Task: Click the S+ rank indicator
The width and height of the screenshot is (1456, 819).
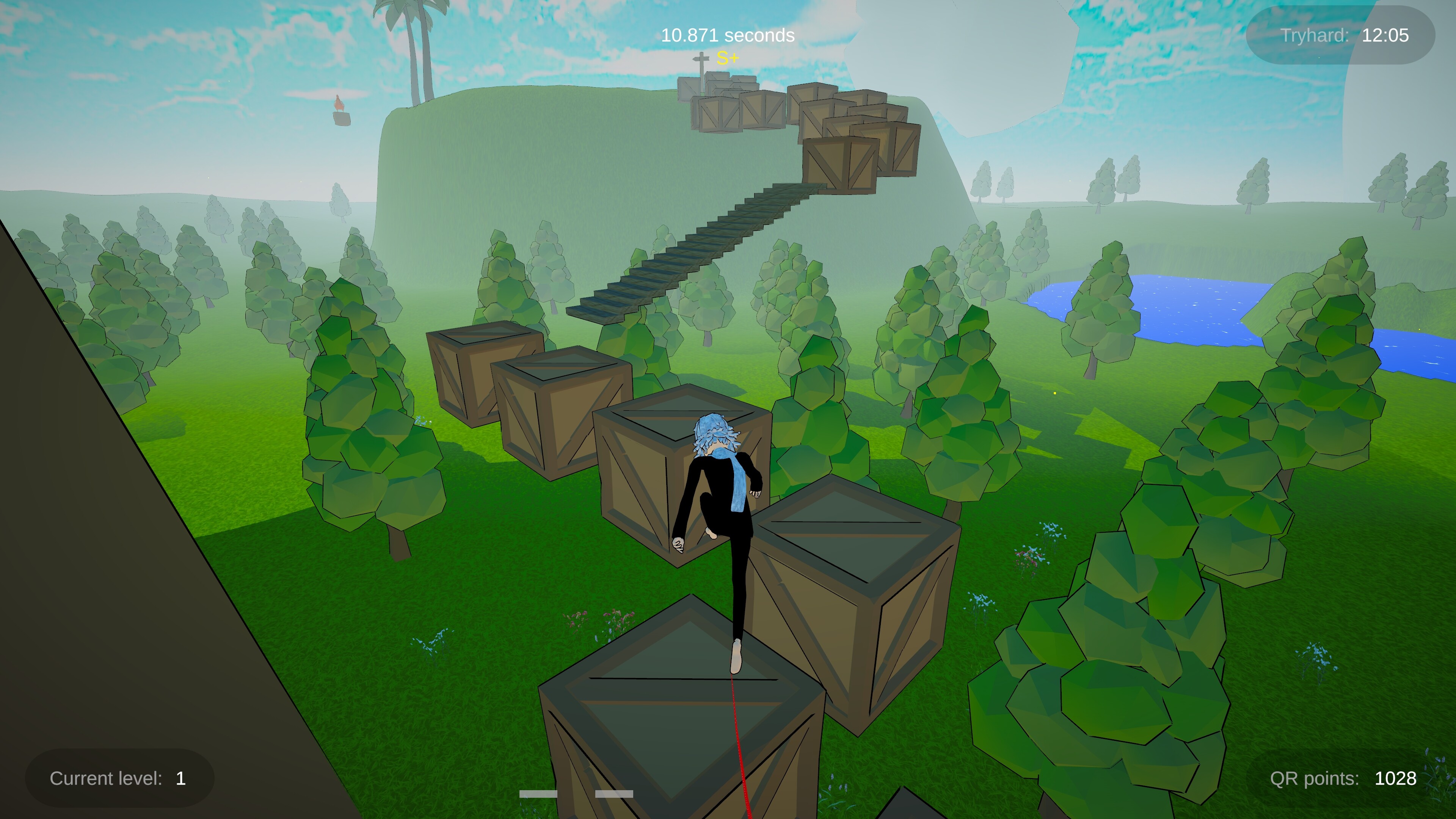Action: pyautogui.click(x=728, y=57)
